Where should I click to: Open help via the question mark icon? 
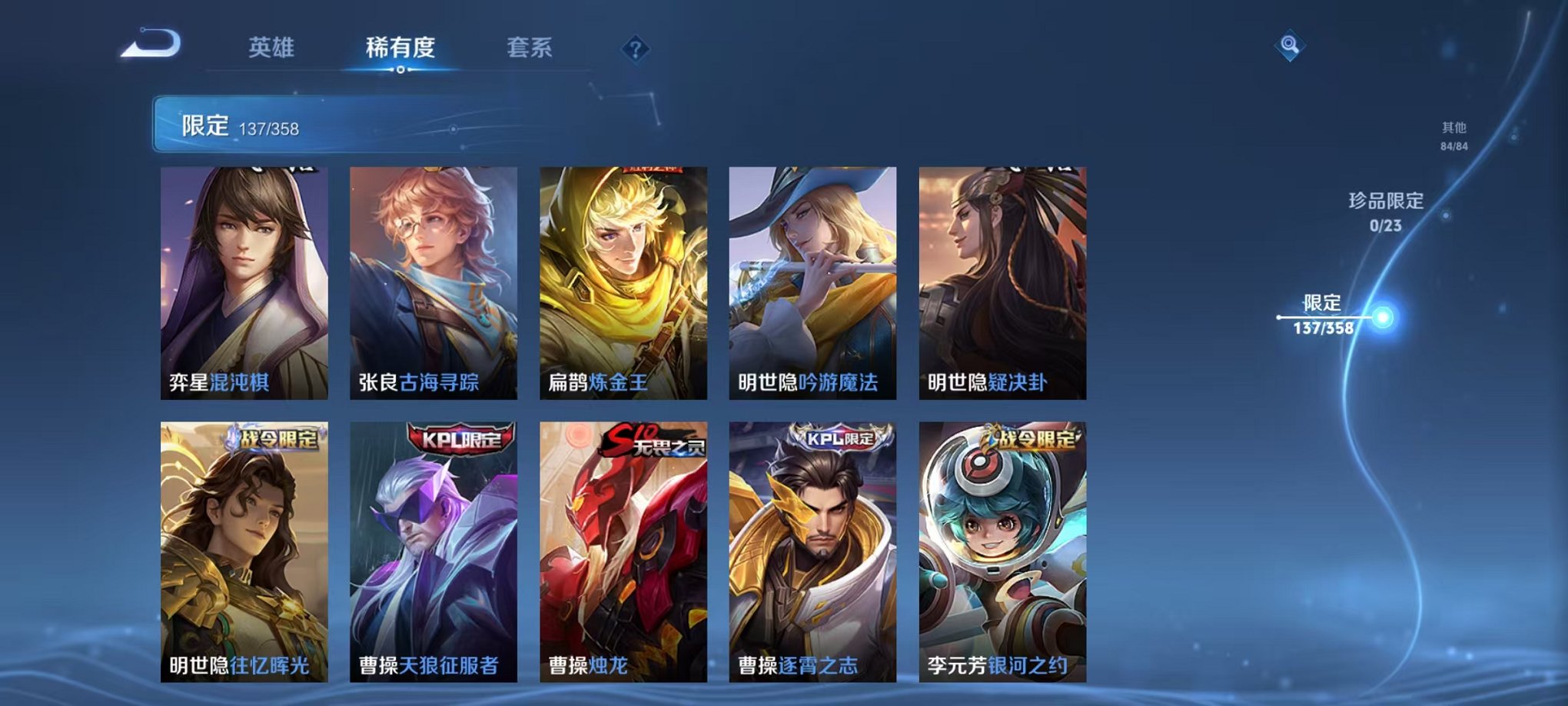tap(635, 51)
